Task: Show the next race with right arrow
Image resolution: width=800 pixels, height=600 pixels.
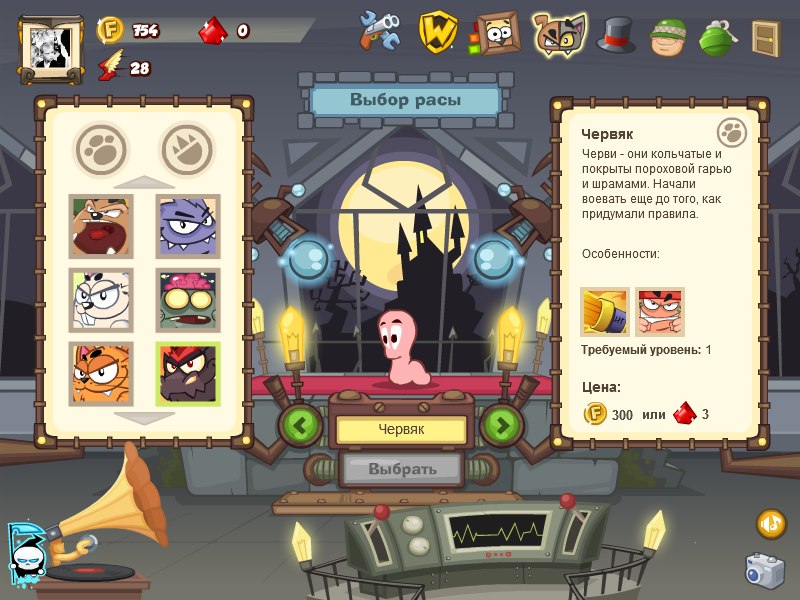Action: (x=502, y=426)
